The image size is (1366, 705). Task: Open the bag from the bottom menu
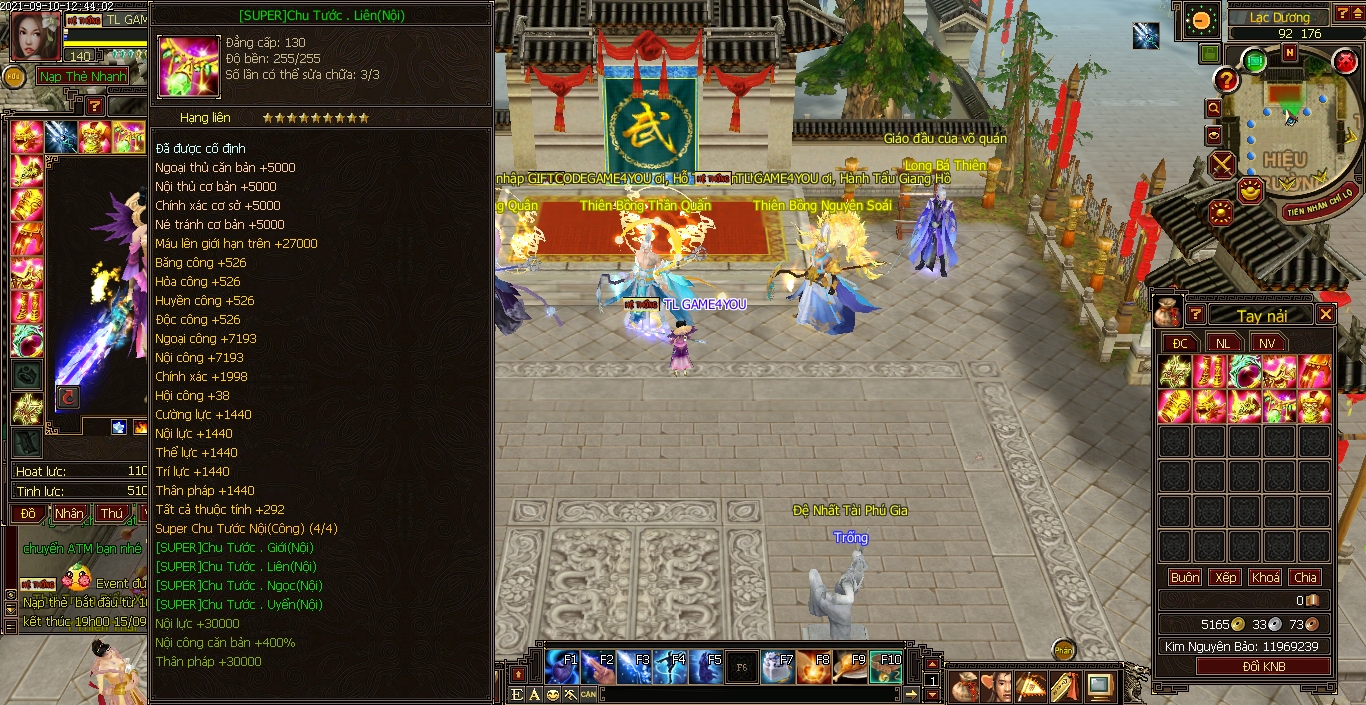[964, 687]
